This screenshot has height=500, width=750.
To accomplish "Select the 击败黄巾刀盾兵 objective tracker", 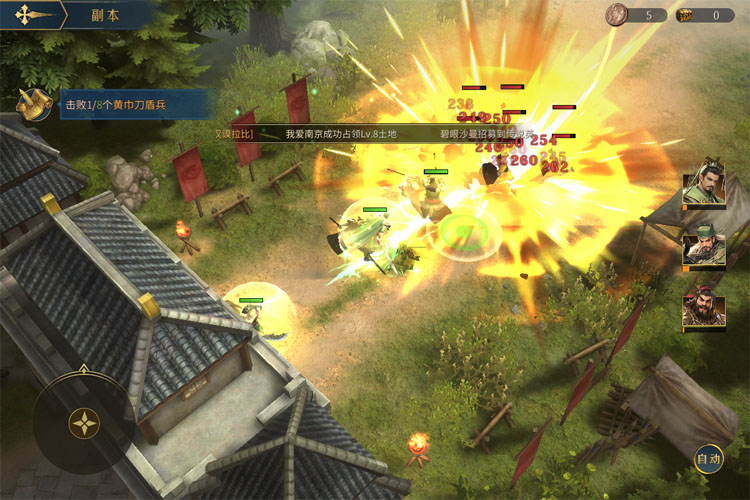I will point(136,104).
